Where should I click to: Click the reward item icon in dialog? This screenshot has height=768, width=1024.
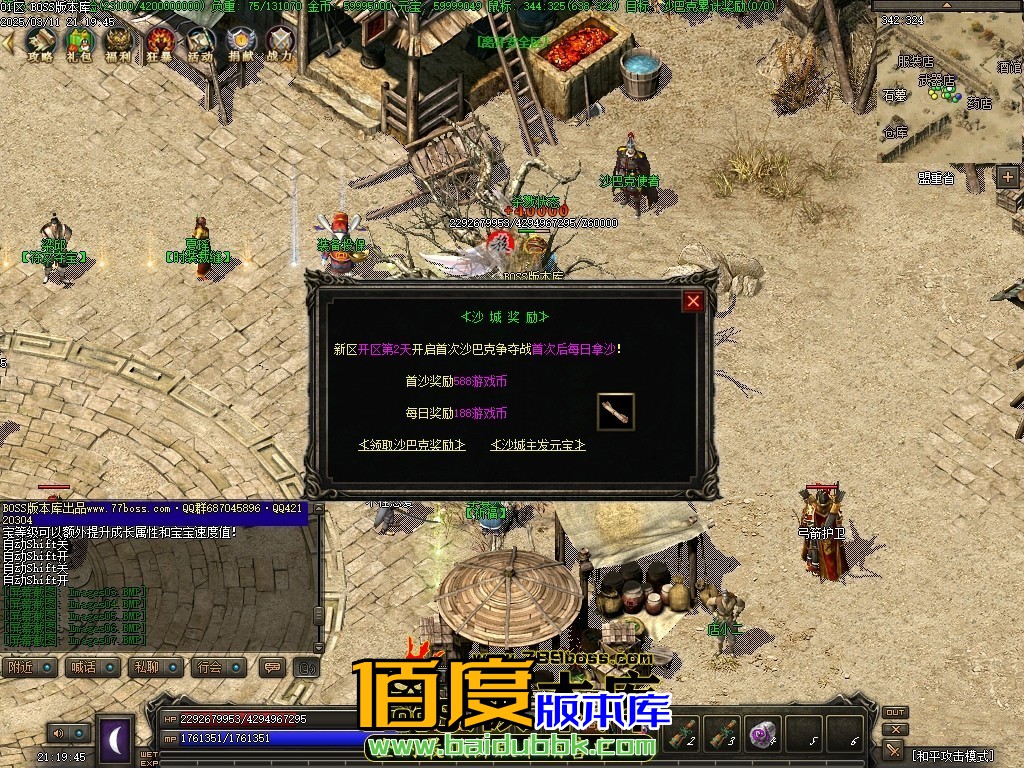(x=616, y=412)
